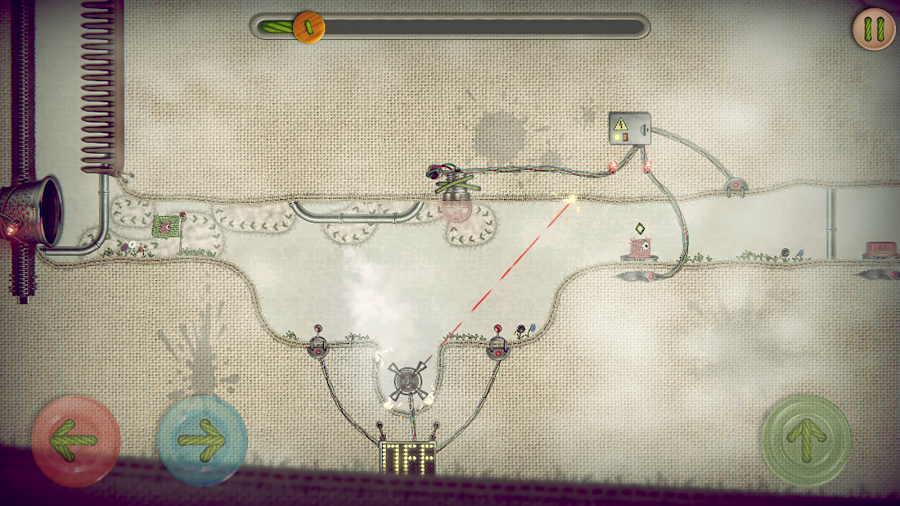
Task: Hit the green up arrow jump button
Action: [806, 440]
